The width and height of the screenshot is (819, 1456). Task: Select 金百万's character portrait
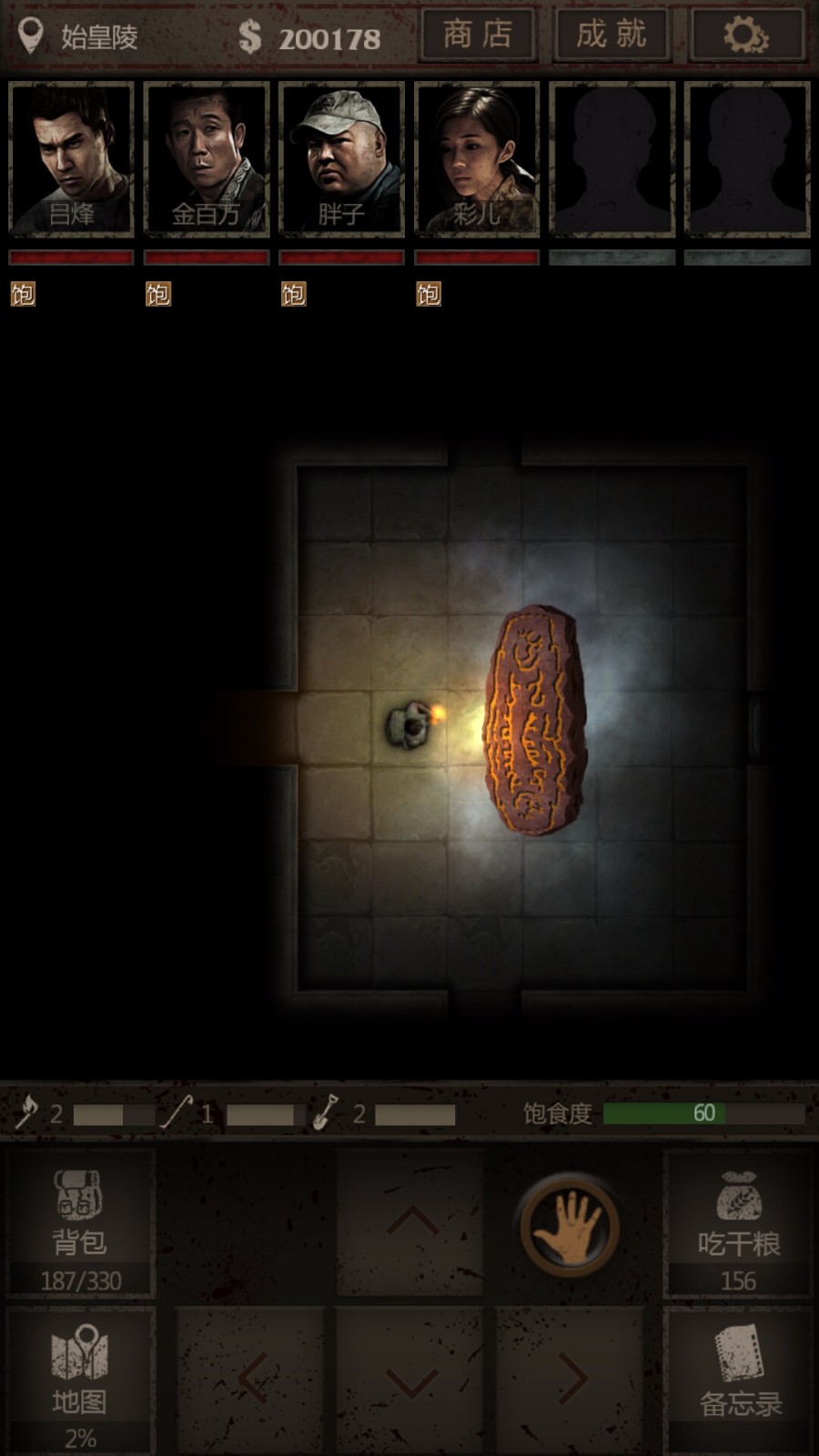pyautogui.click(x=207, y=158)
